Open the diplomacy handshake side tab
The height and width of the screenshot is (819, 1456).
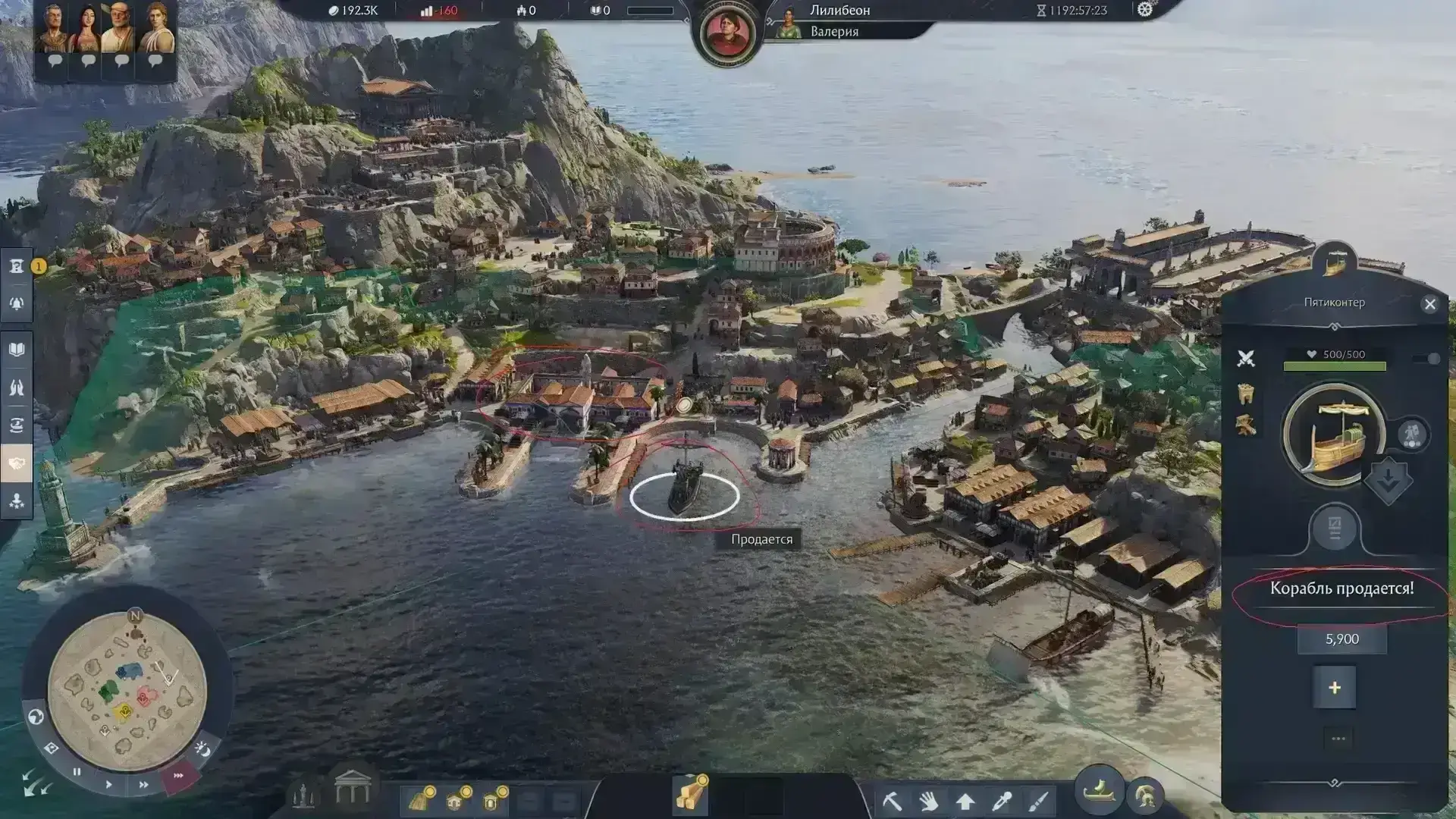point(17,463)
